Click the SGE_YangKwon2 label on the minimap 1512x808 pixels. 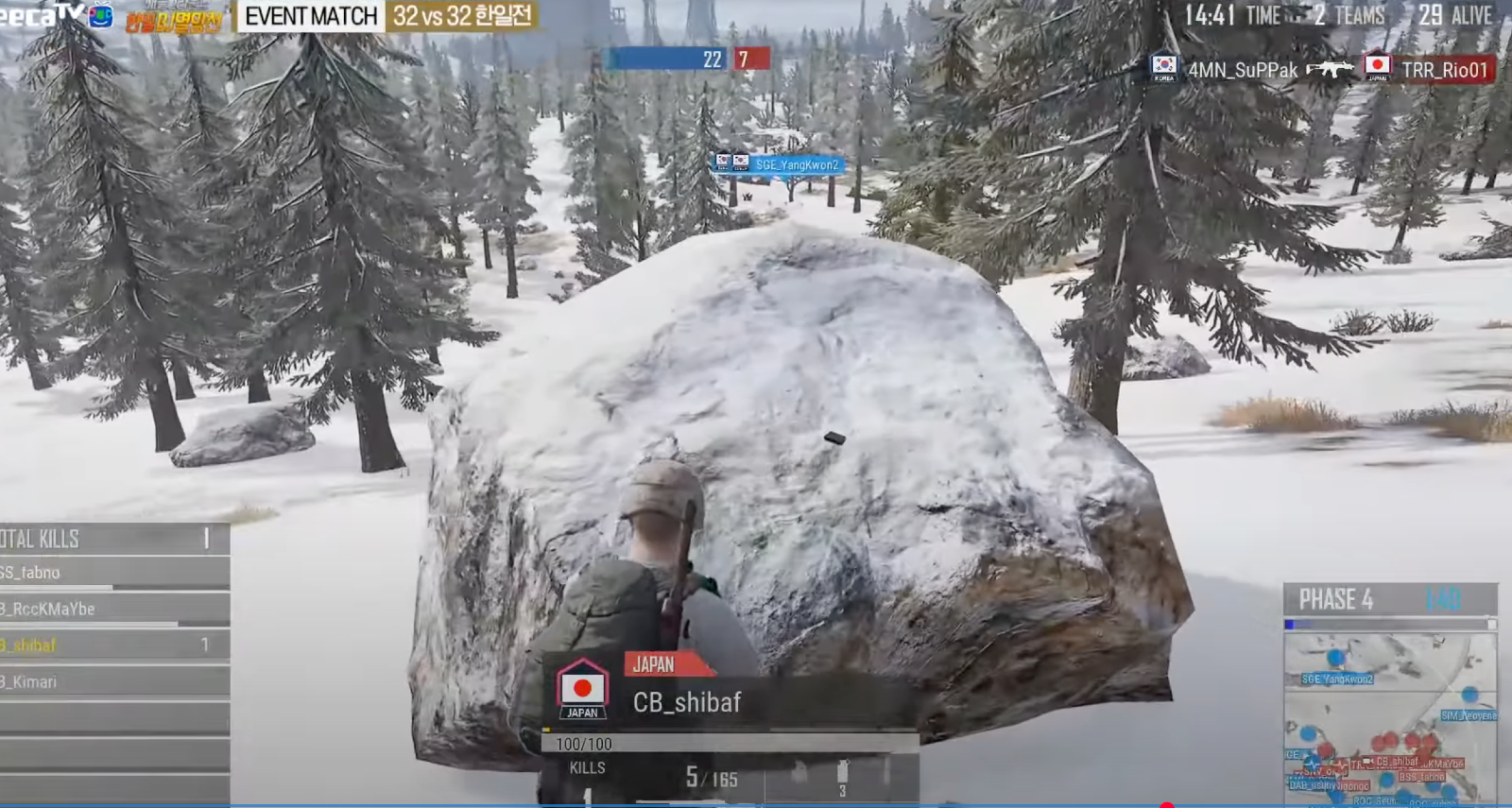[x=1336, y=679]
